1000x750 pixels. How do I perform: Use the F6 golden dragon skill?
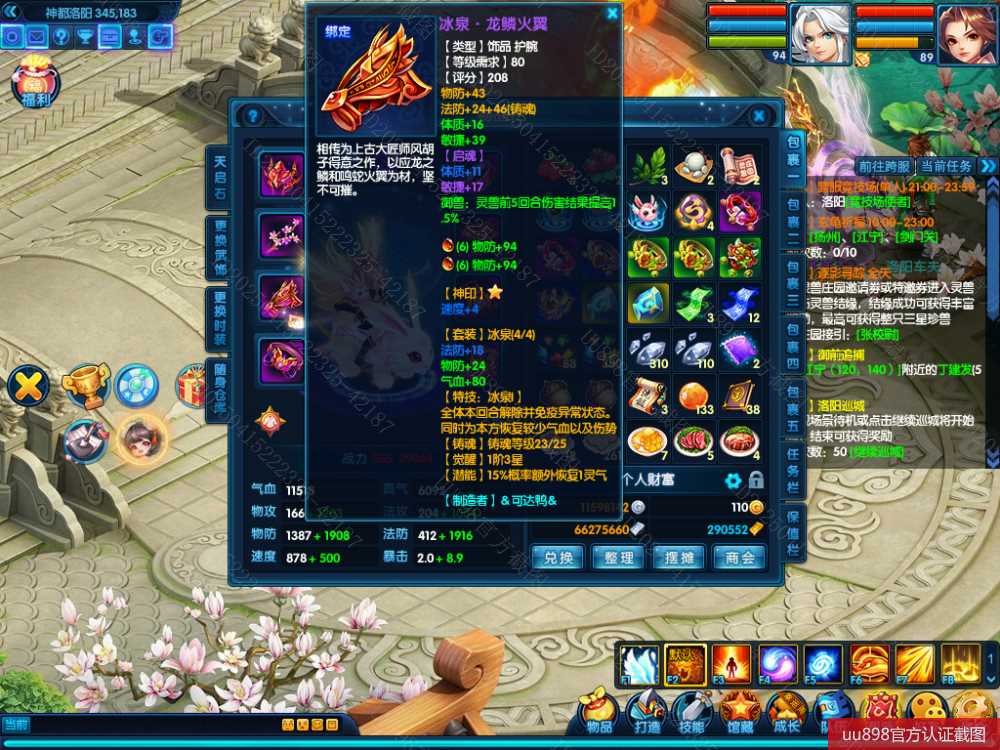coord(869,664)
